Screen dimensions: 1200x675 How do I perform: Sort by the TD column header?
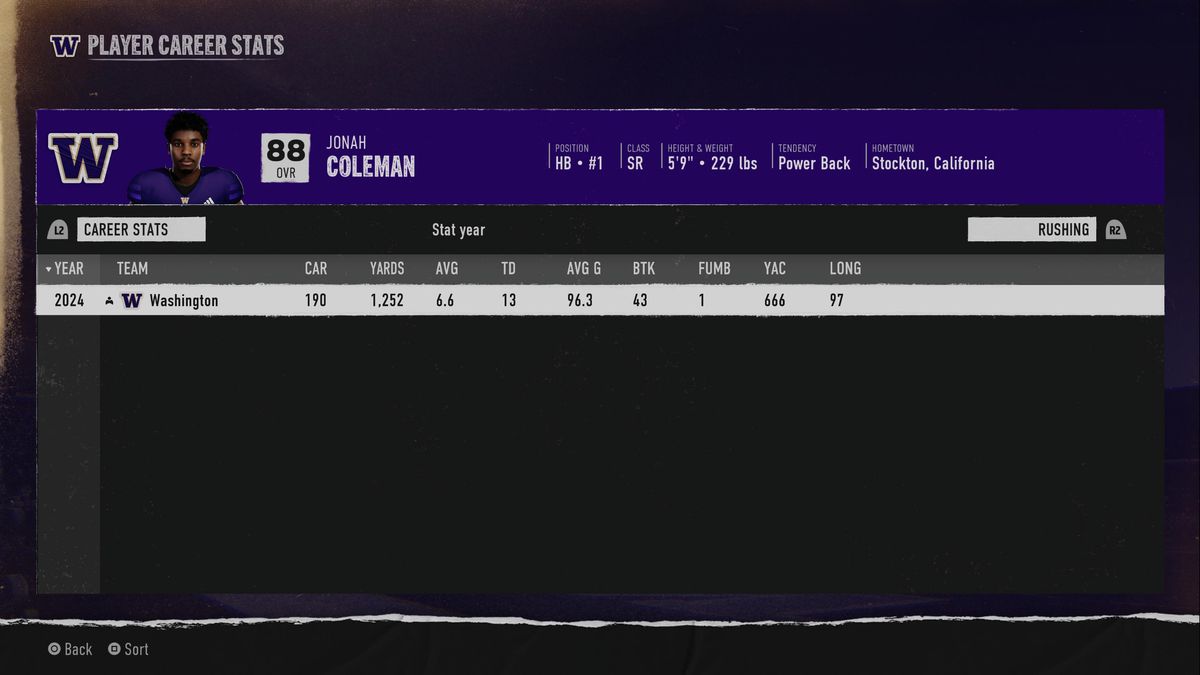point(509,268)
